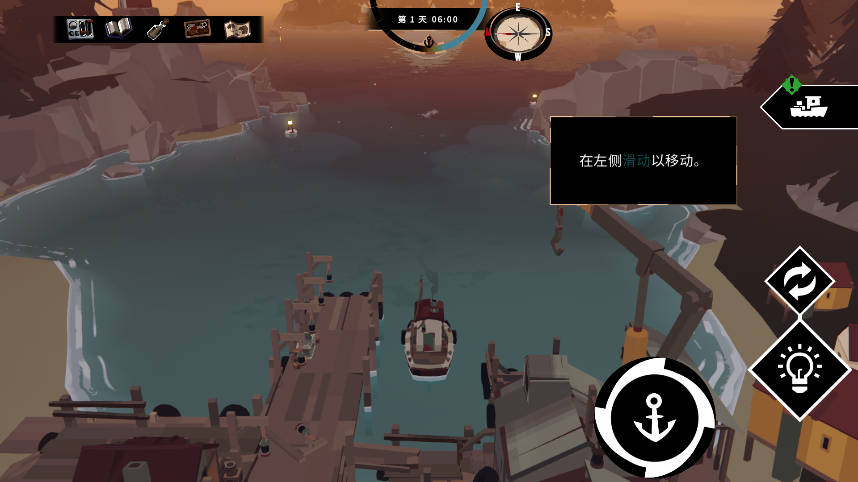This screenshot has width=858, height=482.
Task: Open the brown pursuits board icon
Action: [197, 29]
